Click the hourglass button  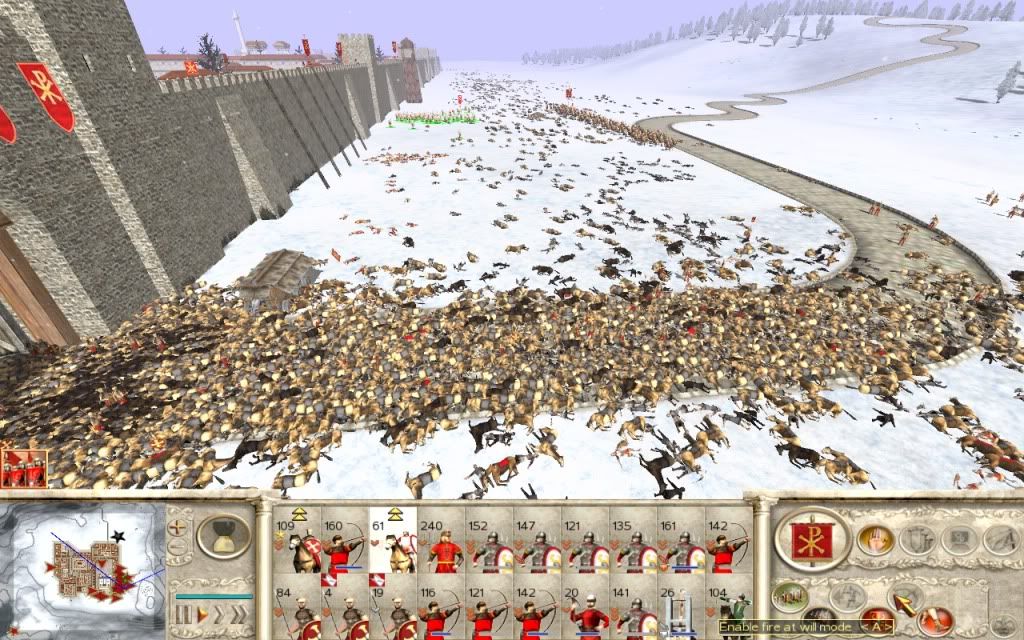point(222,536)
